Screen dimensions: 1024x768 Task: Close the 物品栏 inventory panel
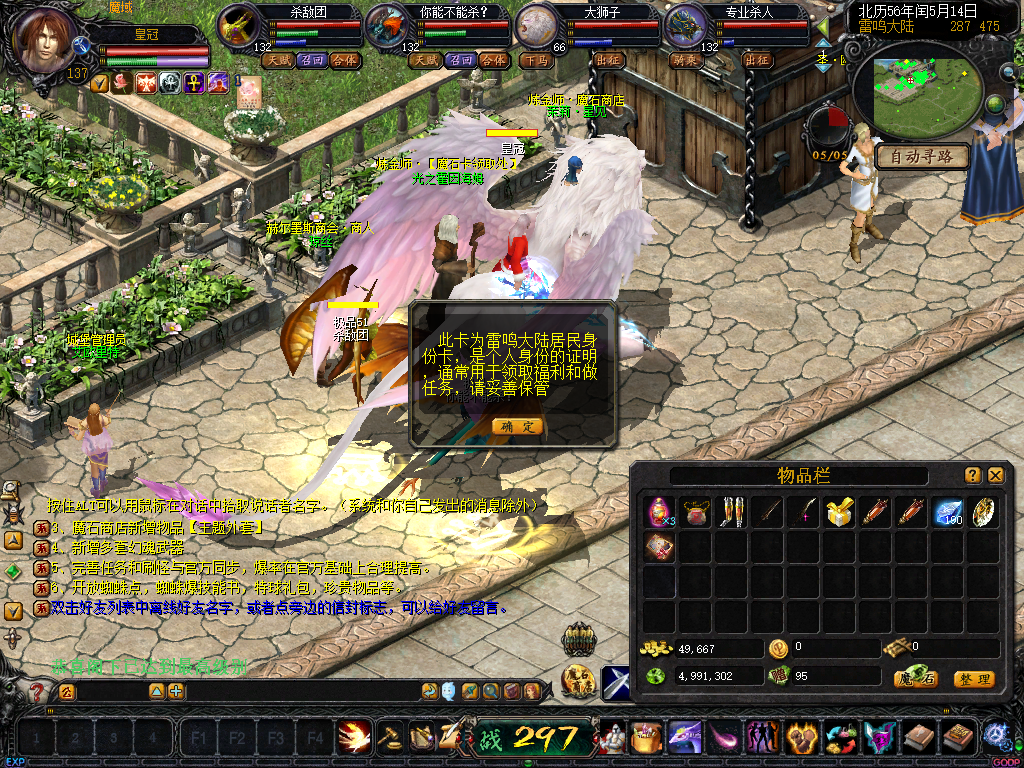pyautogui.click(x=996, y=475)
